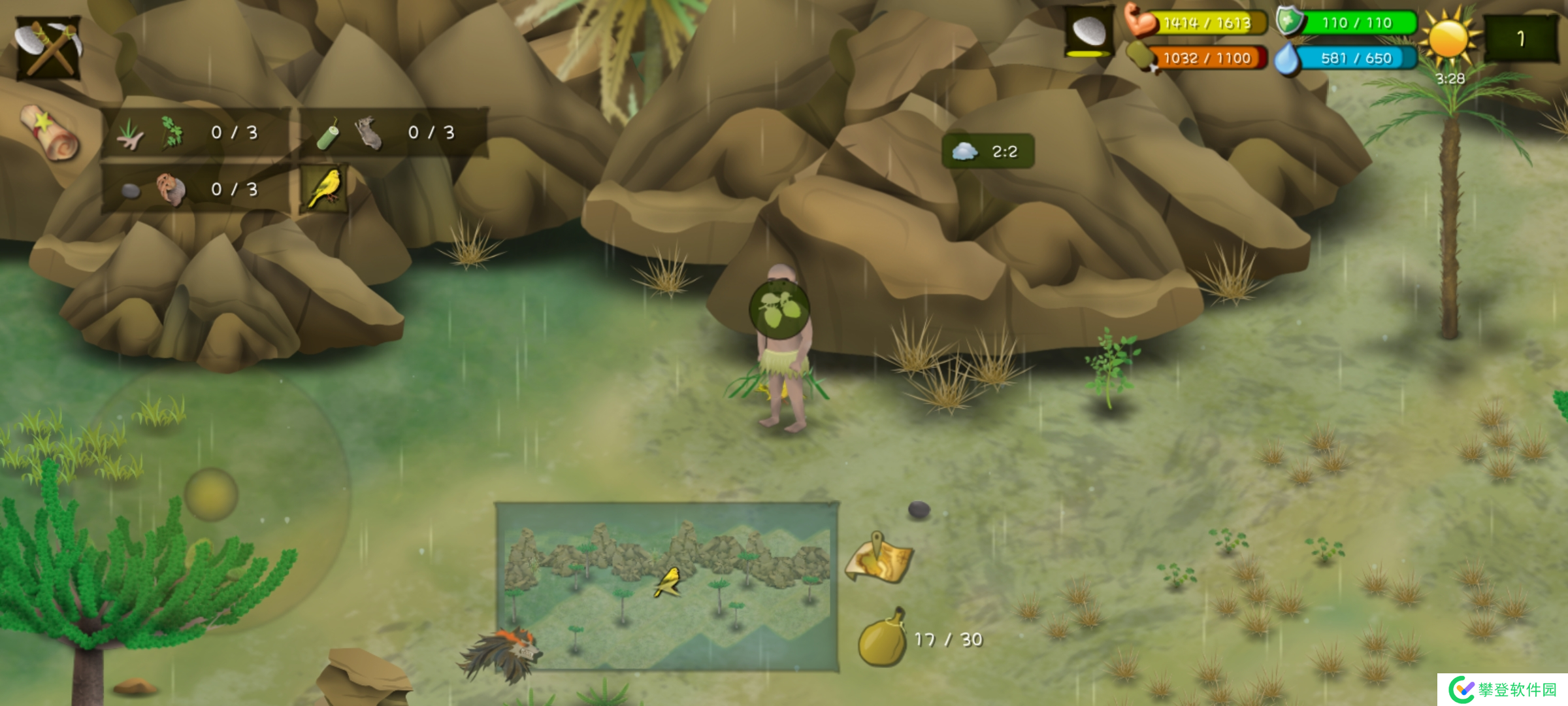This screenshot has width=1568, height=706.
Task: Tap the rain cloud weather indicator
Action: click(x=987, y=152)
